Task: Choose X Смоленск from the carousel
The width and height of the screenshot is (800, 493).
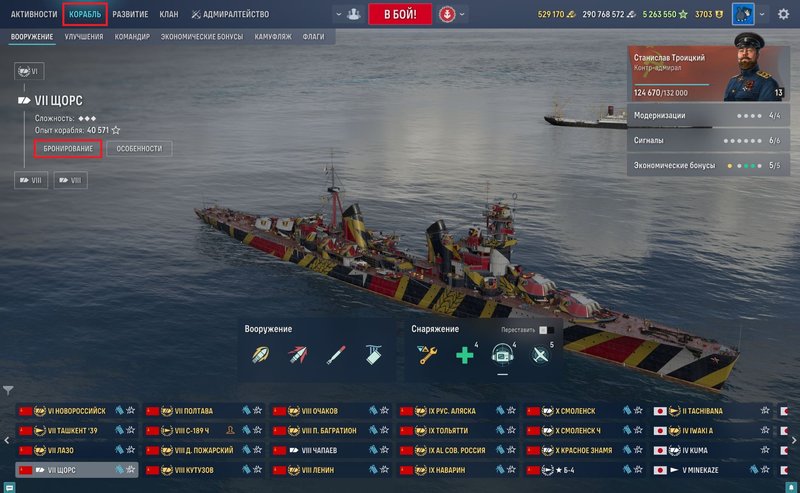Action: (x=583, y=411)
